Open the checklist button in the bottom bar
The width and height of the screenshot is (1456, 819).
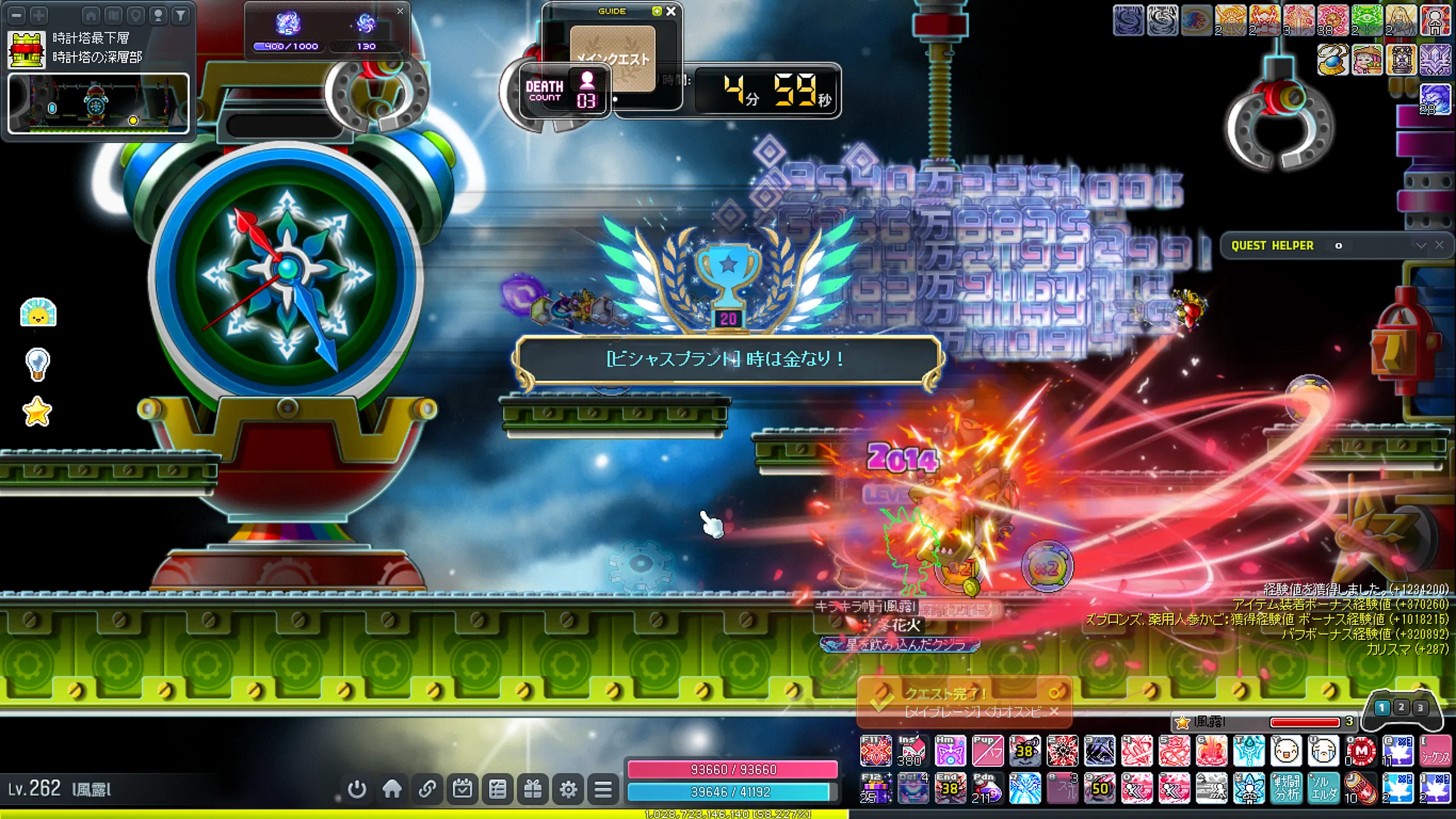[x=498, y=789]
